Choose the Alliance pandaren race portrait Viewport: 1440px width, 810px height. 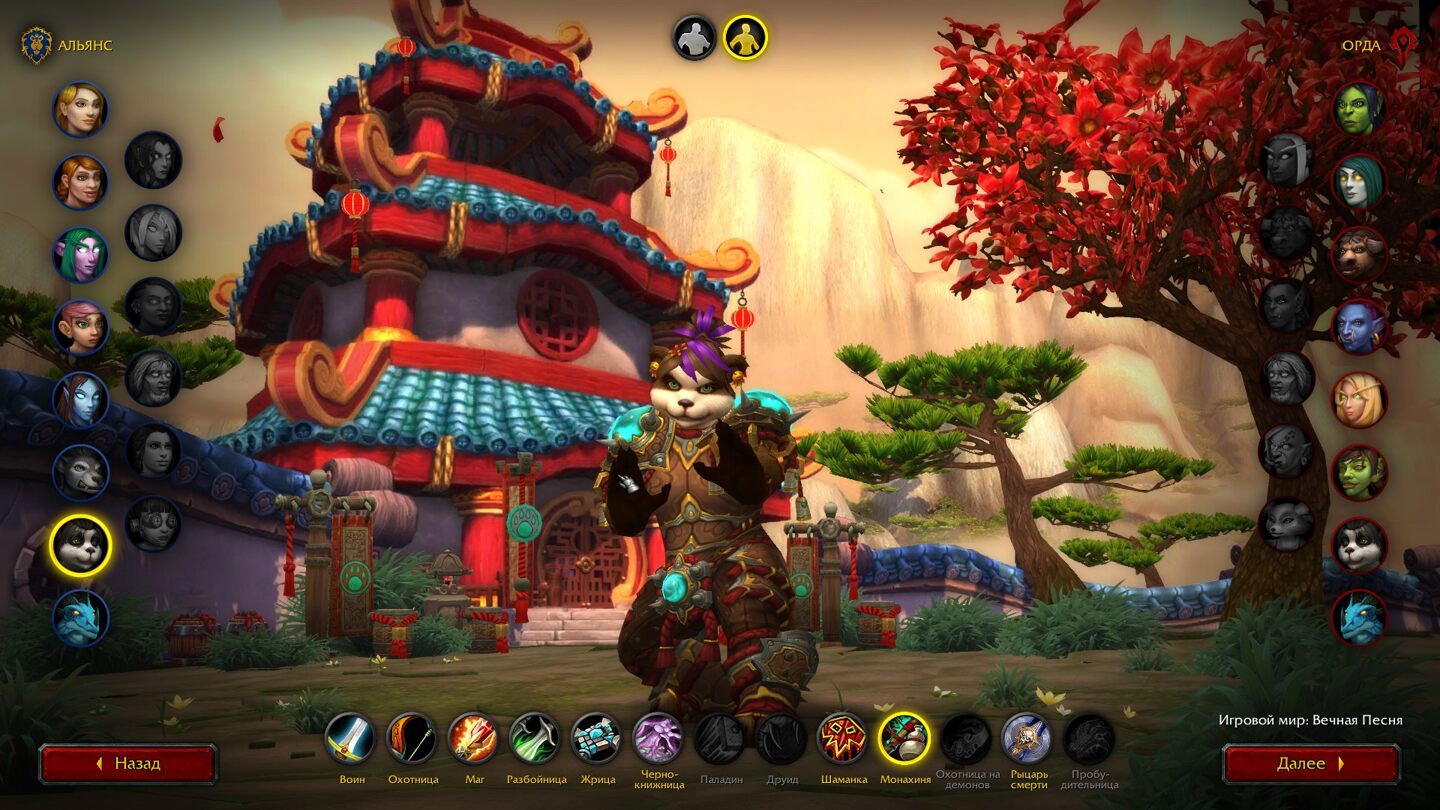click(80, 545)
